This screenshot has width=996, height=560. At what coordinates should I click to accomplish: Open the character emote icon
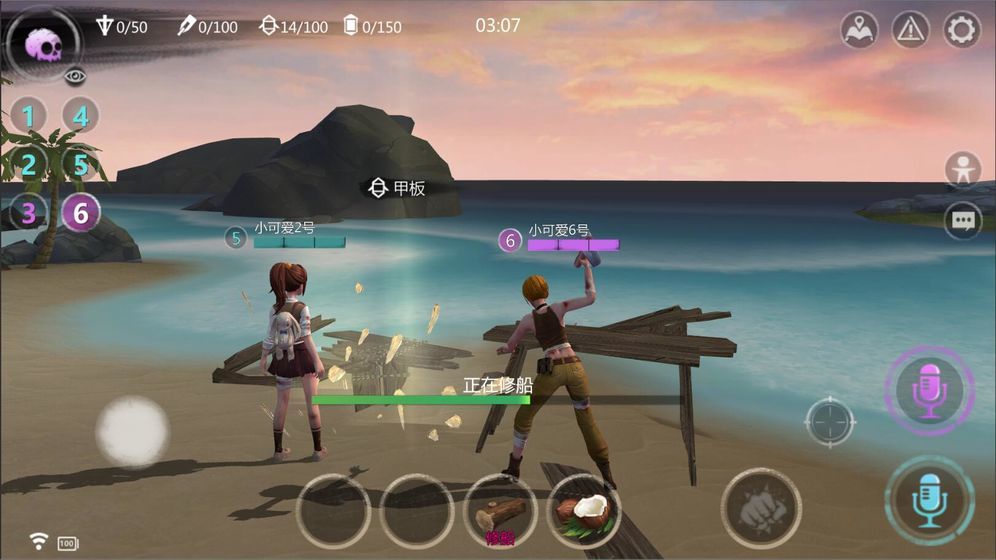tap(963, 169)
